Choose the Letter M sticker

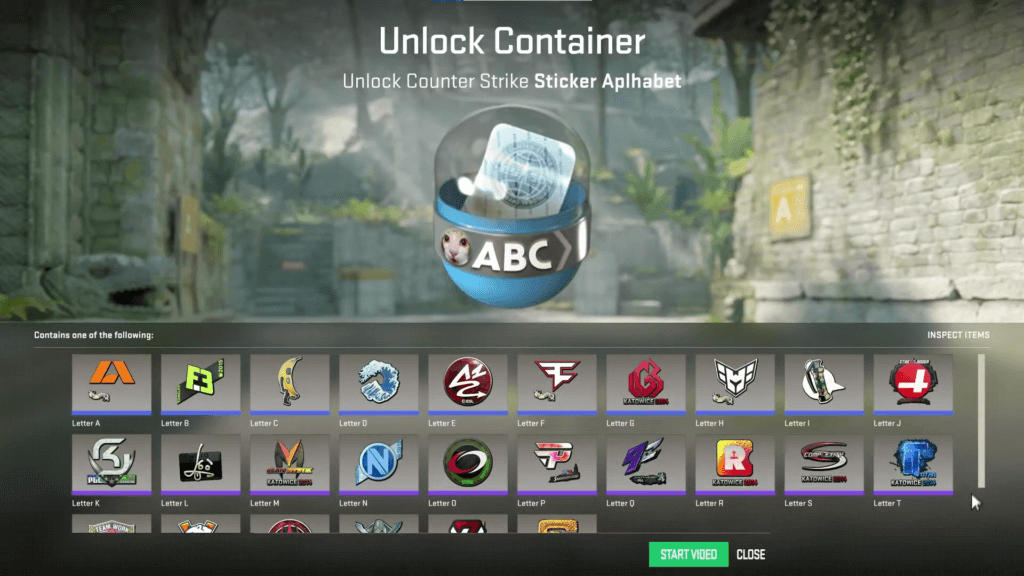289,464
